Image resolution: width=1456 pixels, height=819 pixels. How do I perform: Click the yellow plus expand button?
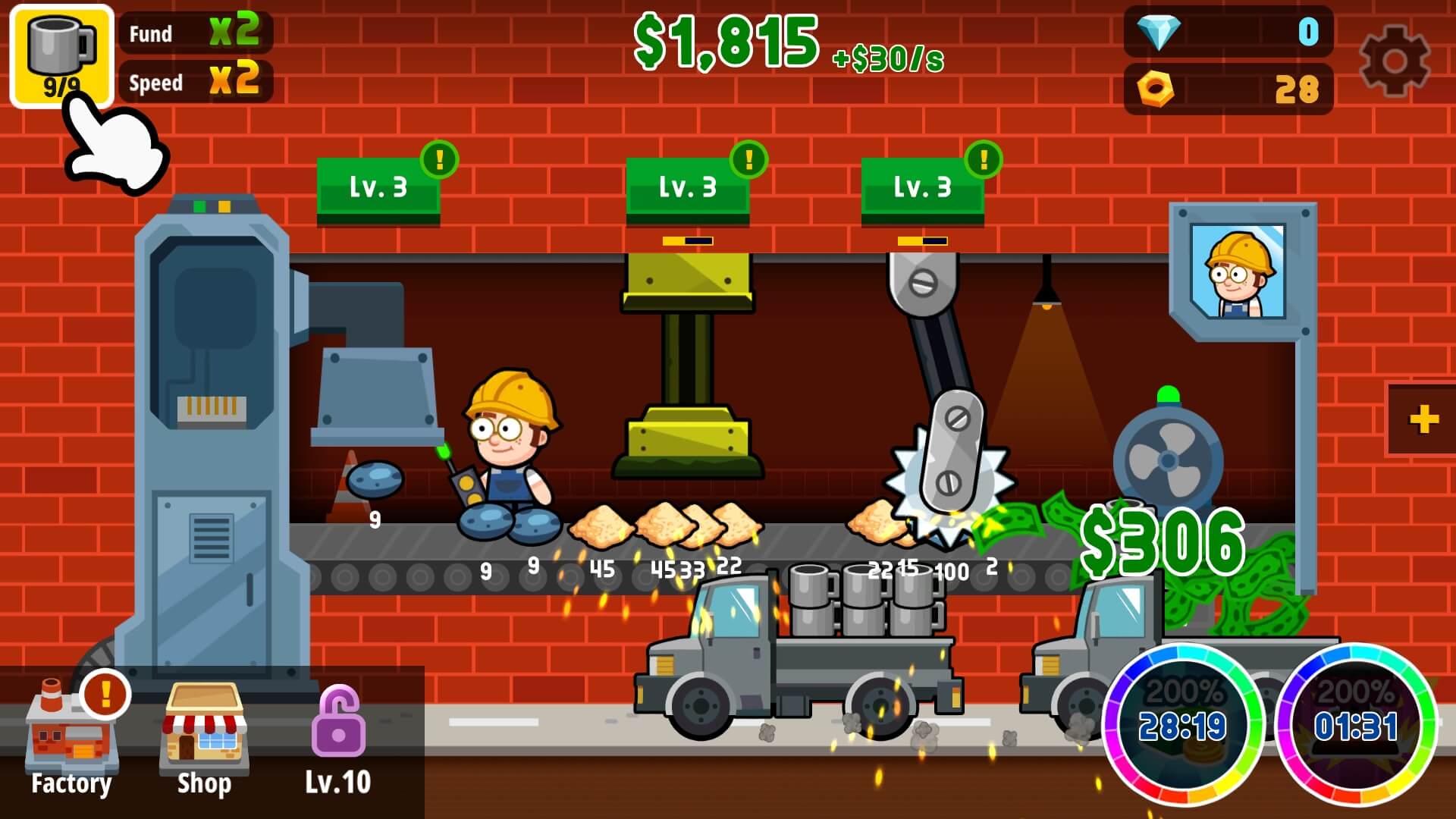(x=1423, y=419)
